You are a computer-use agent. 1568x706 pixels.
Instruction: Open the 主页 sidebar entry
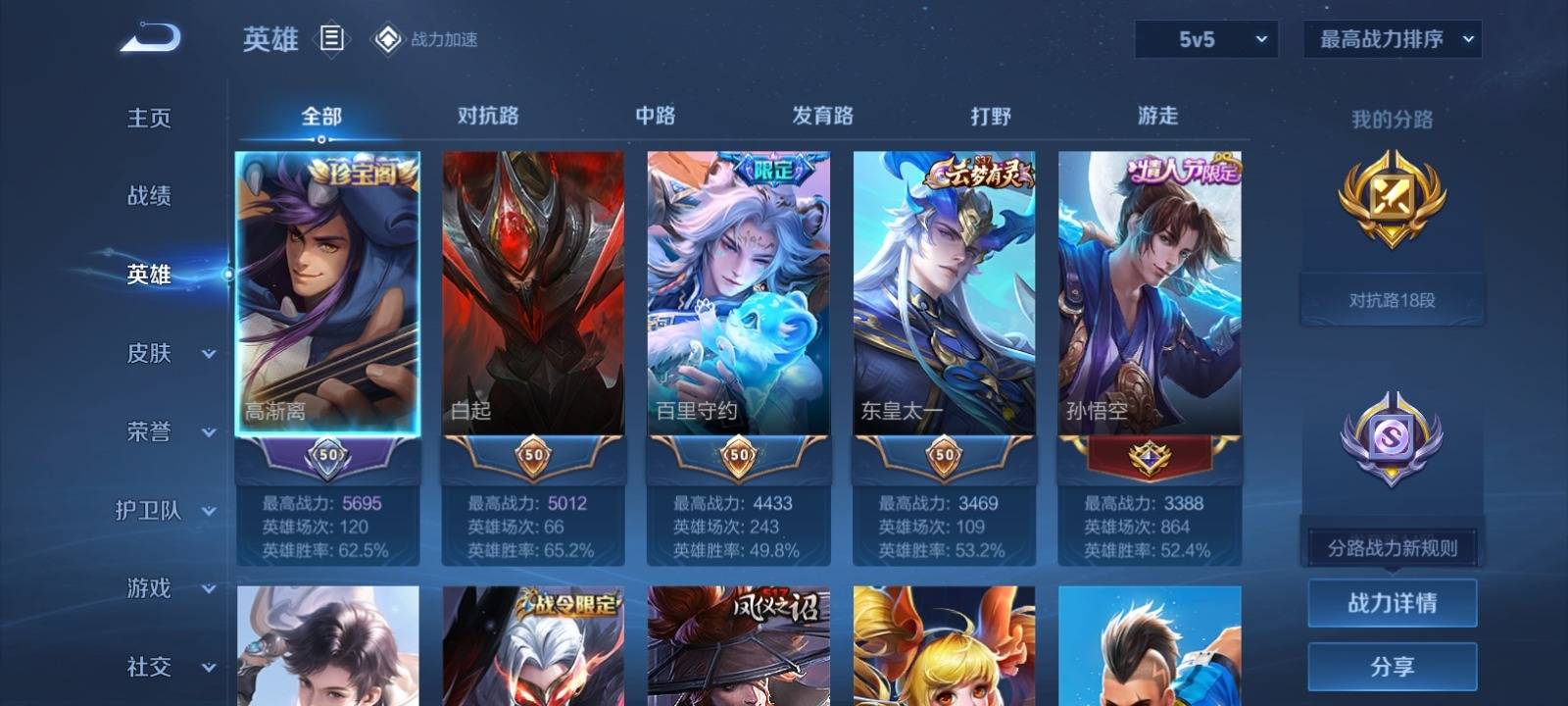[149, 118]
